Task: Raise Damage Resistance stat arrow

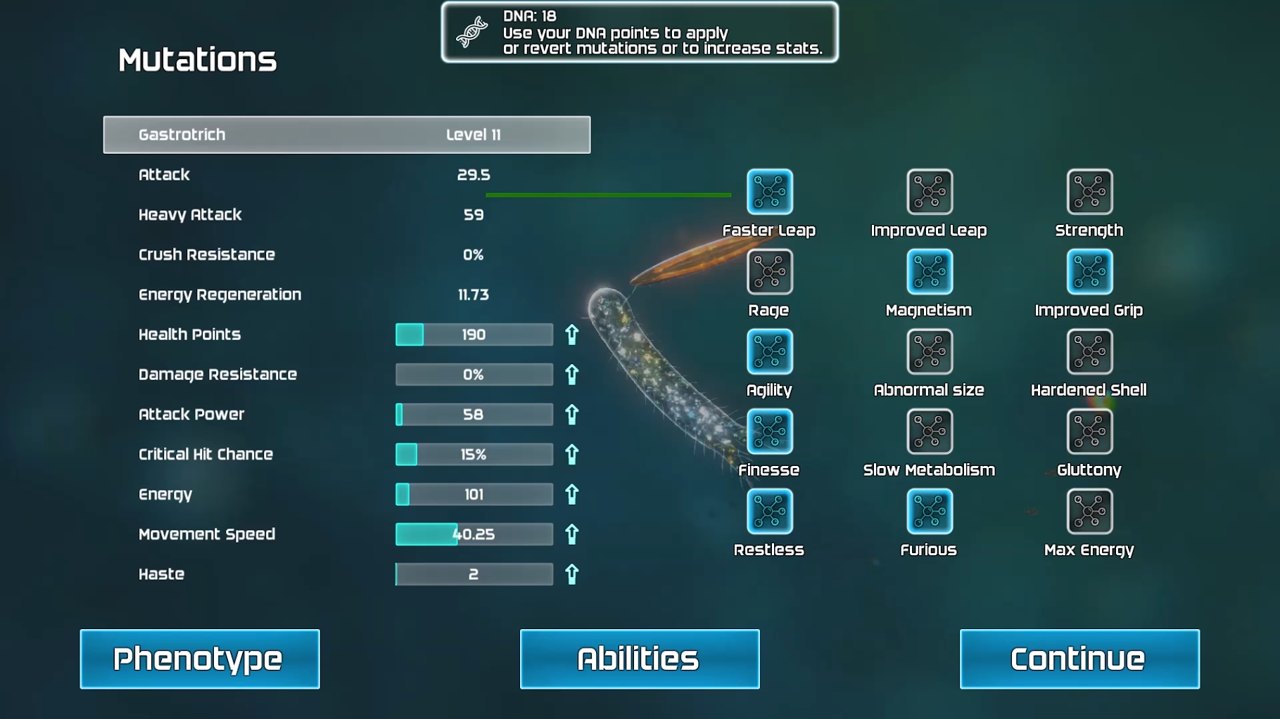Action: [x=572, y=374]
